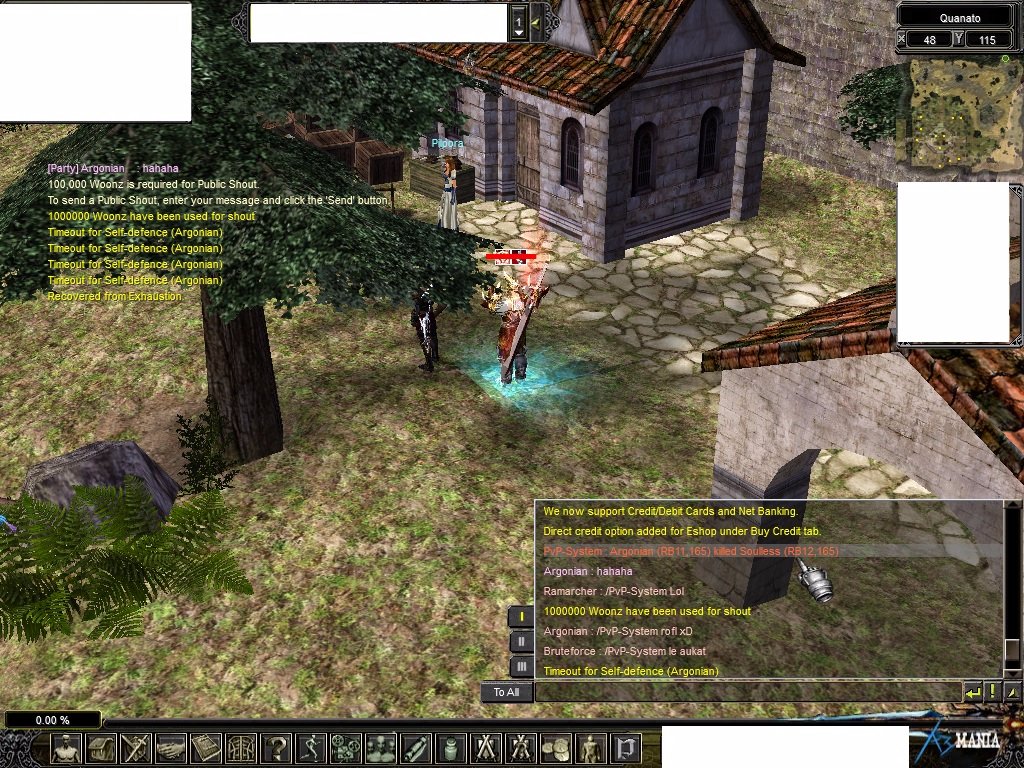
Task: Click the yellow arrow beside top bar
Action: pos(536,22)
